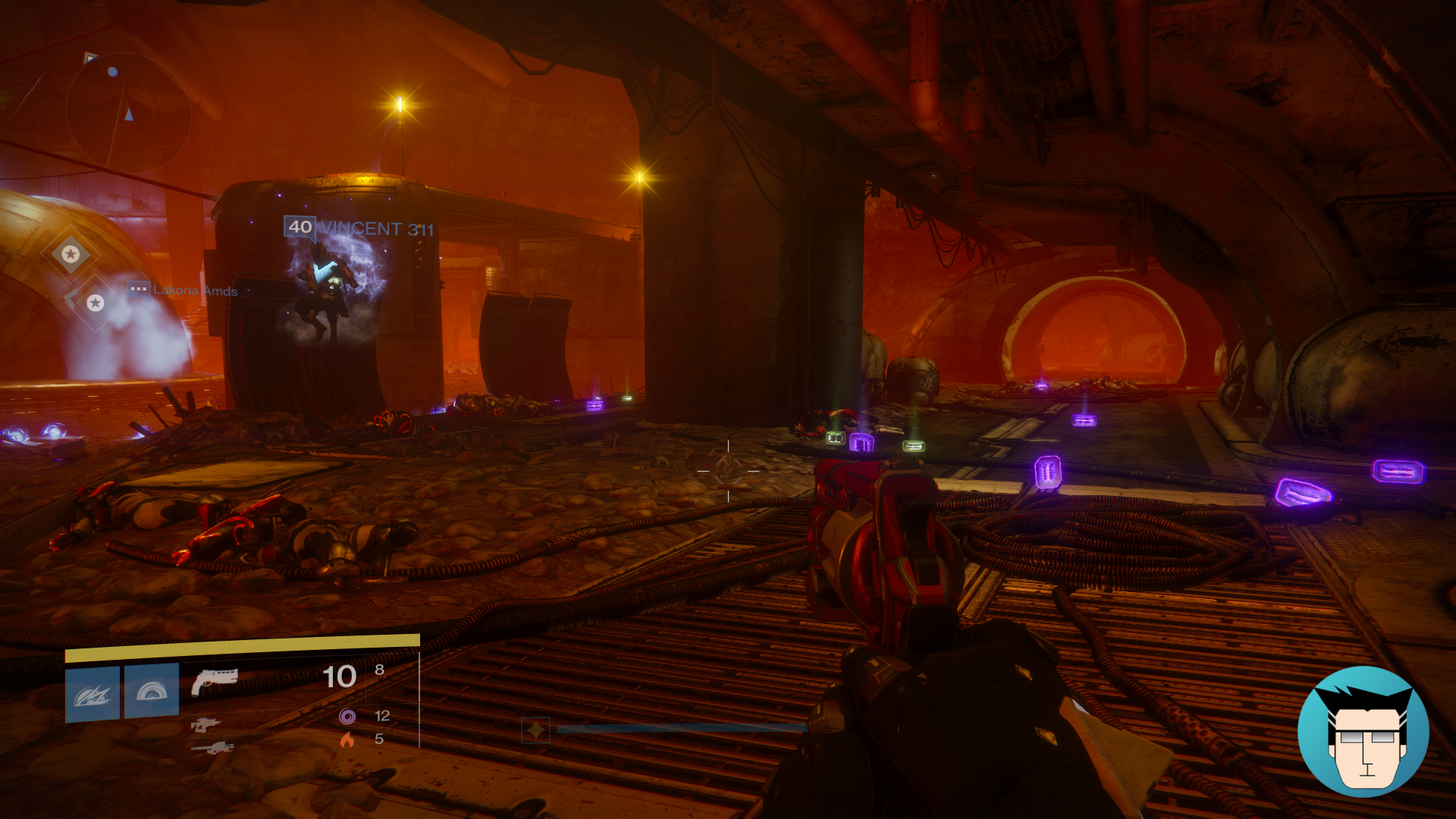Screen dimensions: 1456x819
Task: Click the grenade ability icon
Action: pos(91,694)
